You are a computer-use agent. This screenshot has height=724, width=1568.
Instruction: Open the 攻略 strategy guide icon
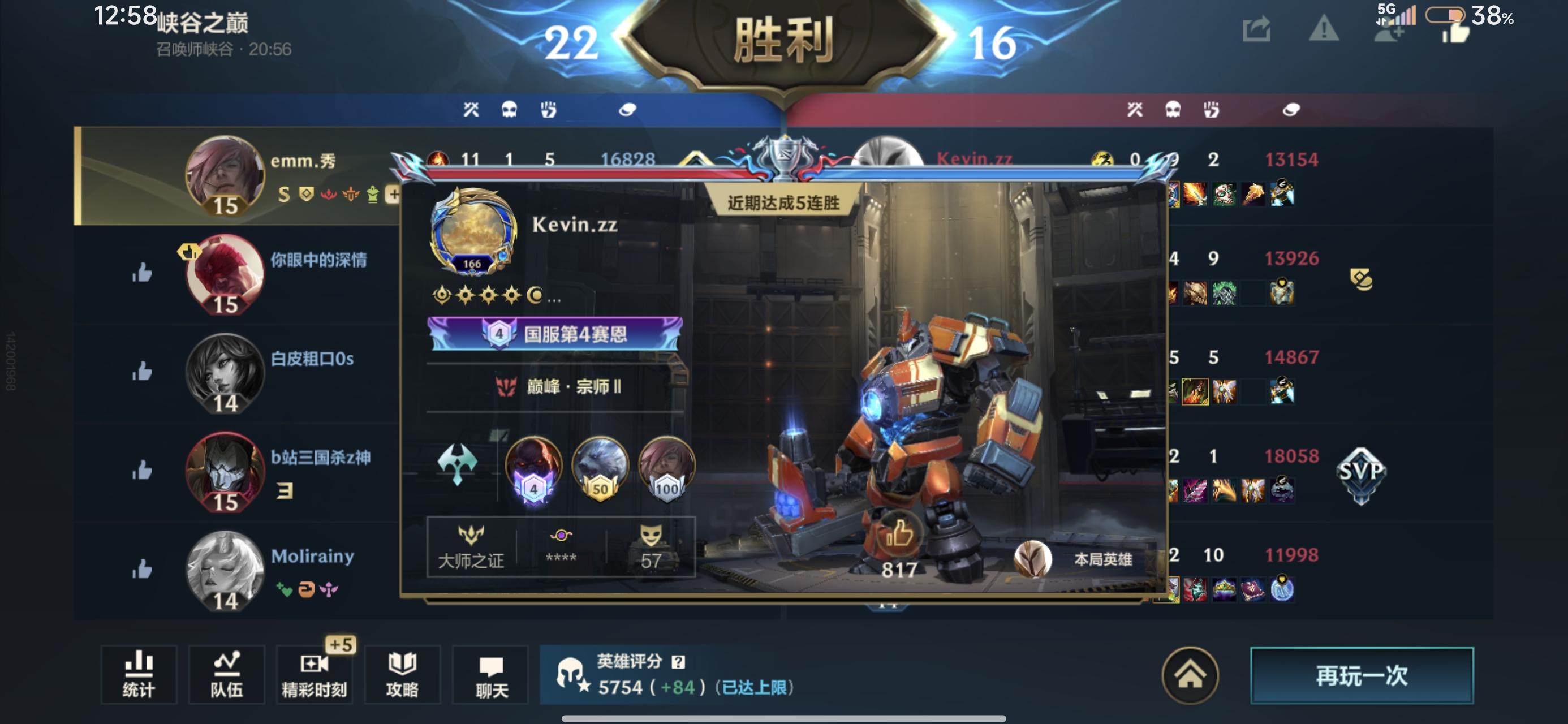click(402, 675)
